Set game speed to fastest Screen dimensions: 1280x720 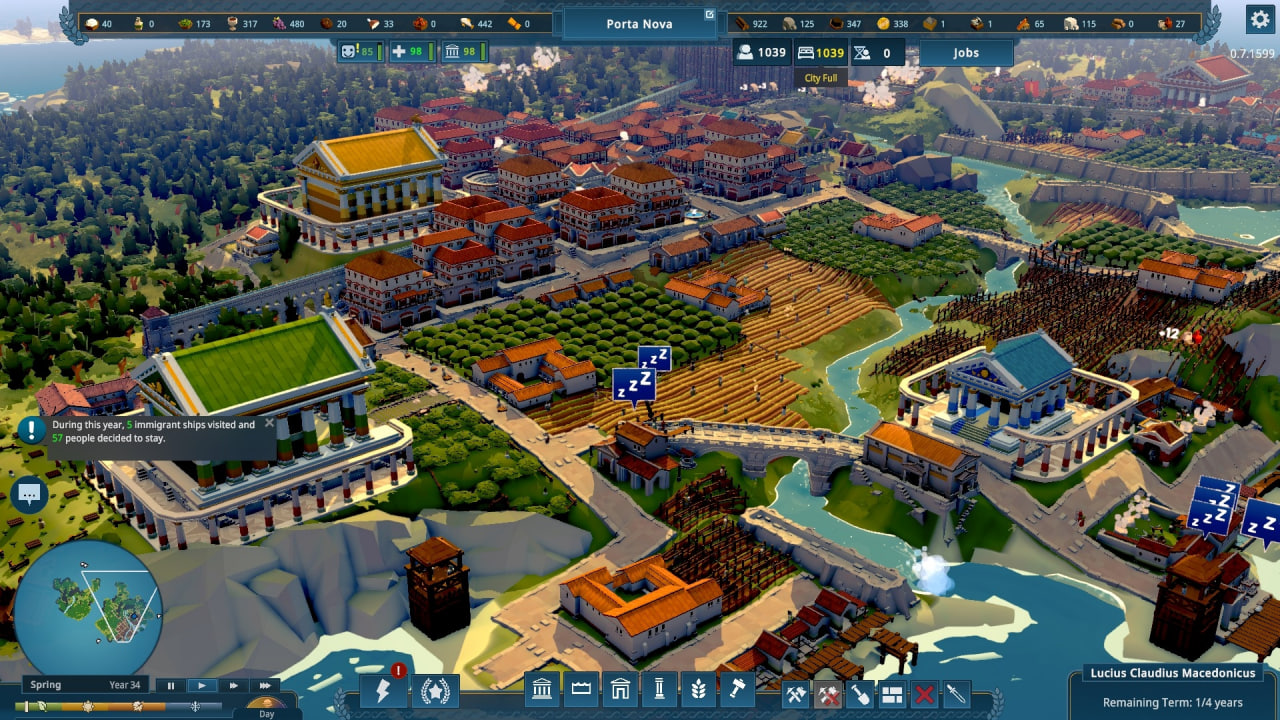pyautogui.click(x=264, y=686)
